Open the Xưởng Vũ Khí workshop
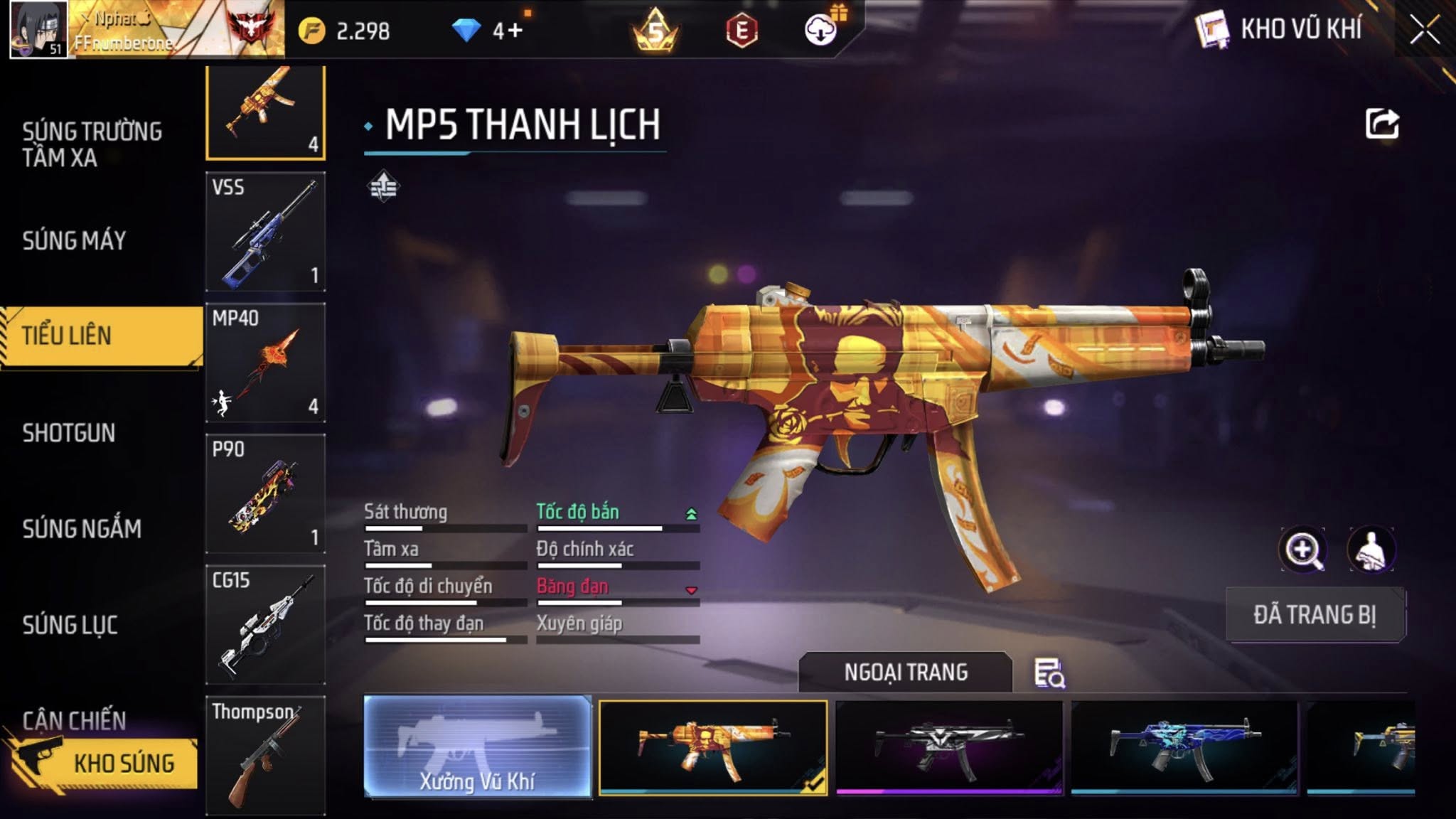Image resolution: width=1456 pixels, height=819 pixels. [477, 746]
